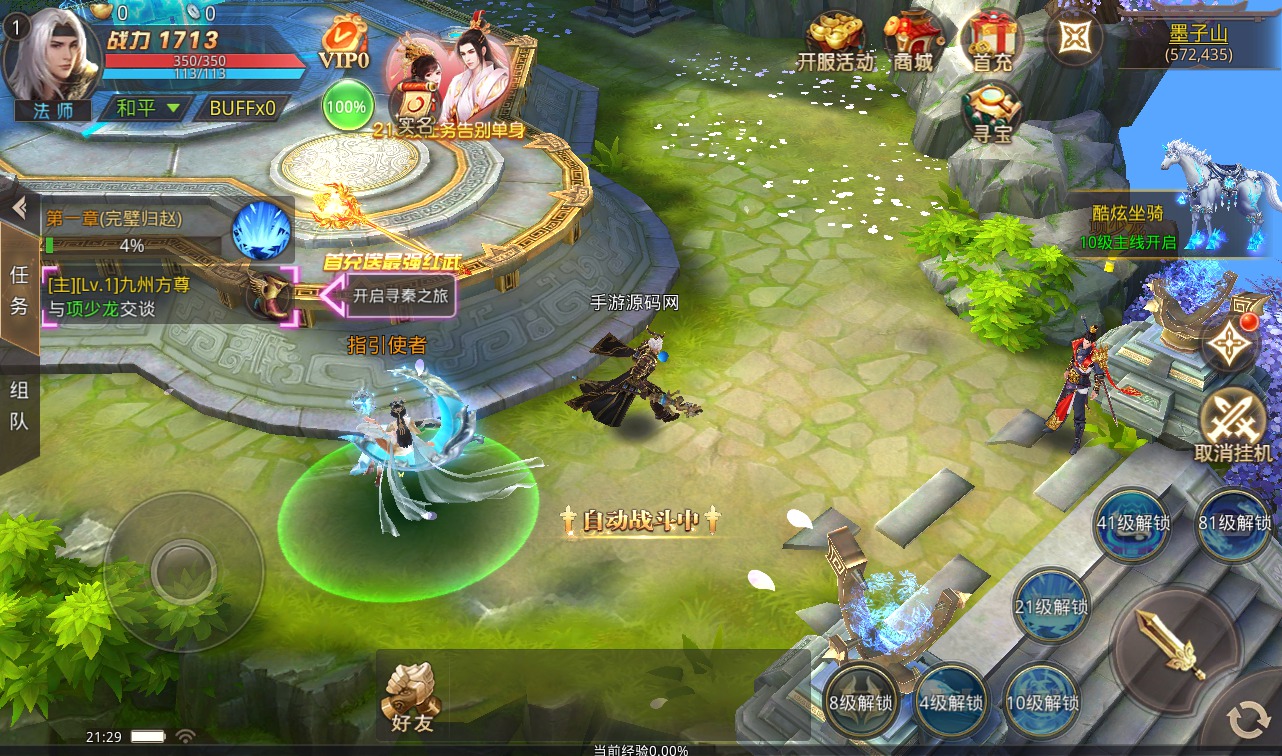Open the 好友 friends menu
1282x756 pixels.
click(410, 696)
